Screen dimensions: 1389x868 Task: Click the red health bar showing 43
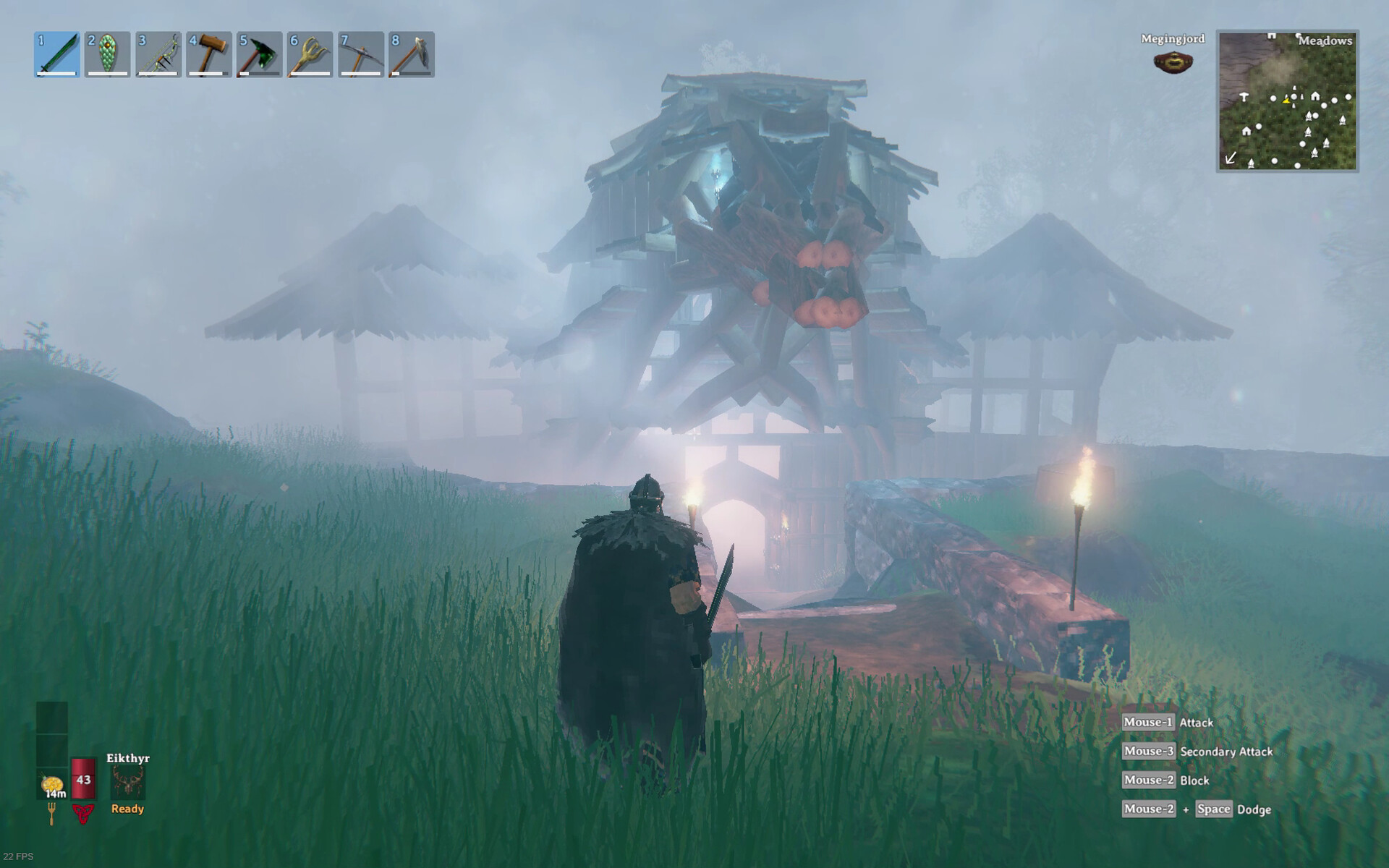(82, 778)
